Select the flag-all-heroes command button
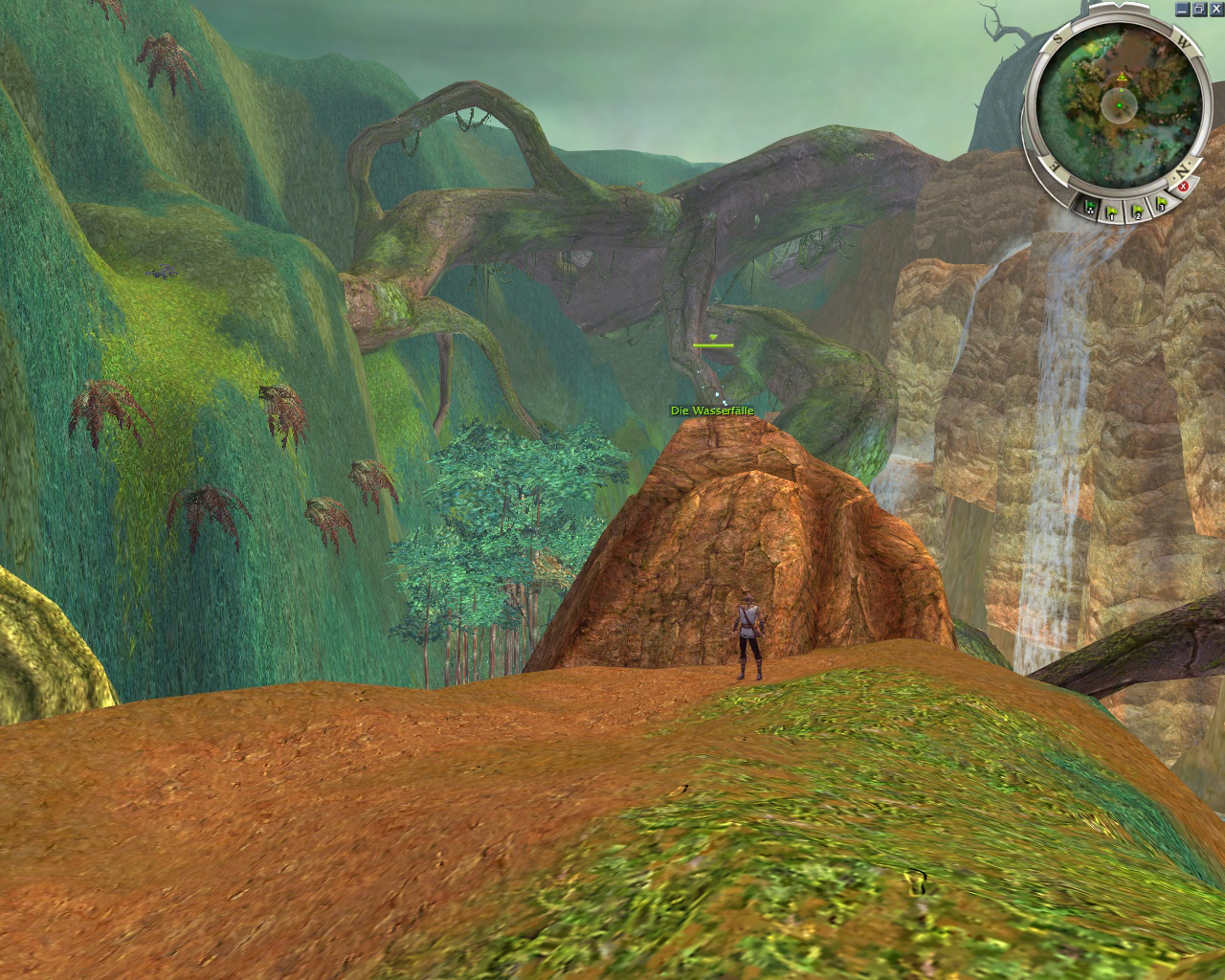 (1089, 207)
